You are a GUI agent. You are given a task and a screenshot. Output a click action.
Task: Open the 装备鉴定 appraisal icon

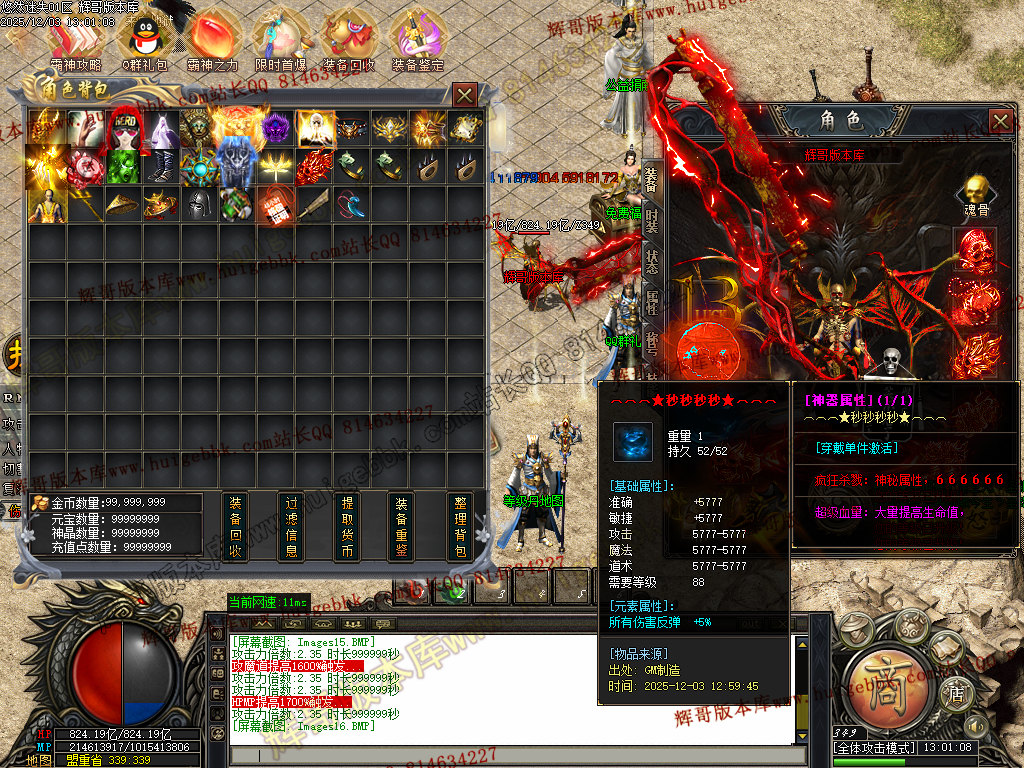(418, 38)
